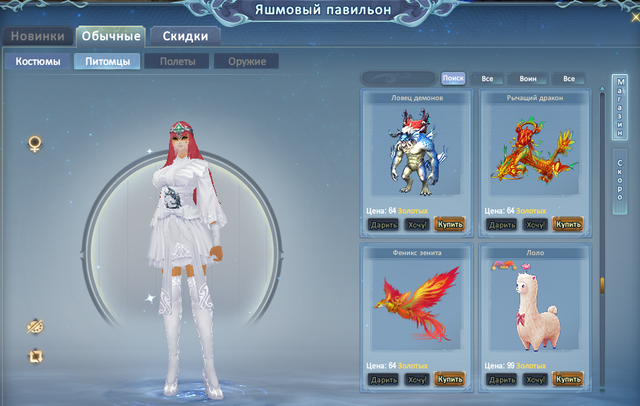The width and height of the screenshot is (640, 406).
Task: Click the paint palette dye icon
Action: pos(35,325)
